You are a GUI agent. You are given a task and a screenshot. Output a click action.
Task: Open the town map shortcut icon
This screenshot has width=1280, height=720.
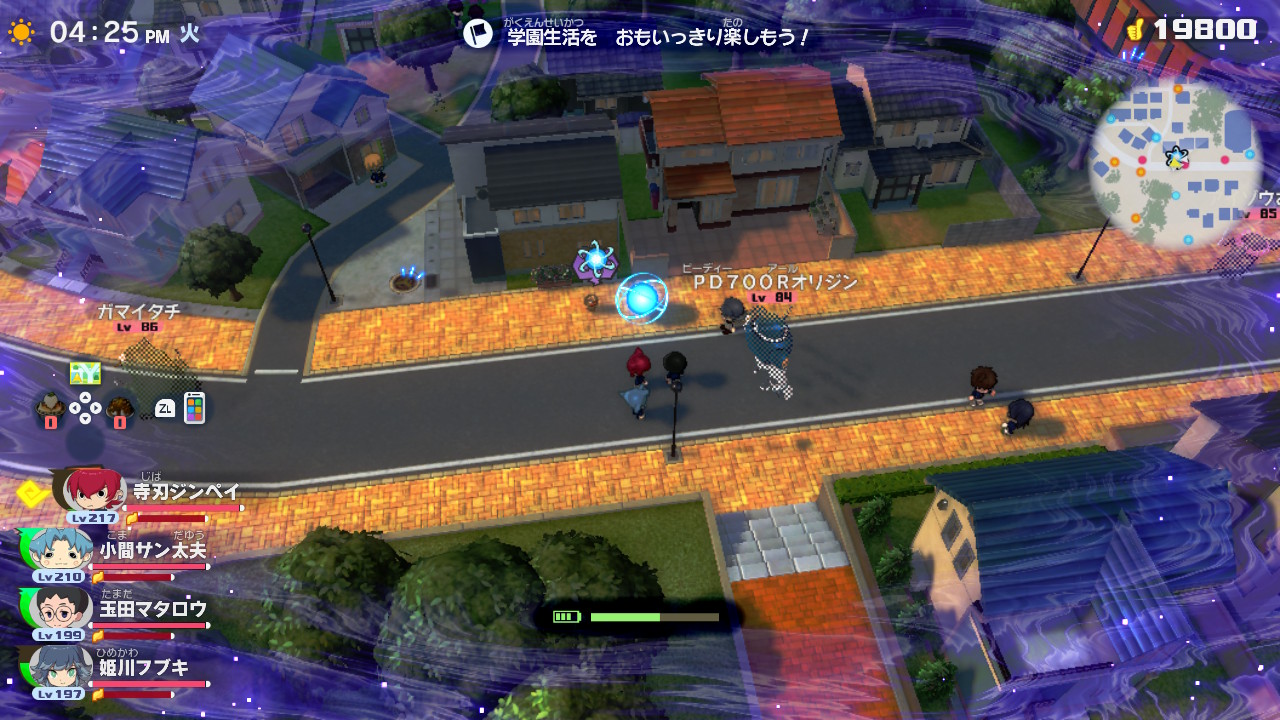tap(85, 374)
